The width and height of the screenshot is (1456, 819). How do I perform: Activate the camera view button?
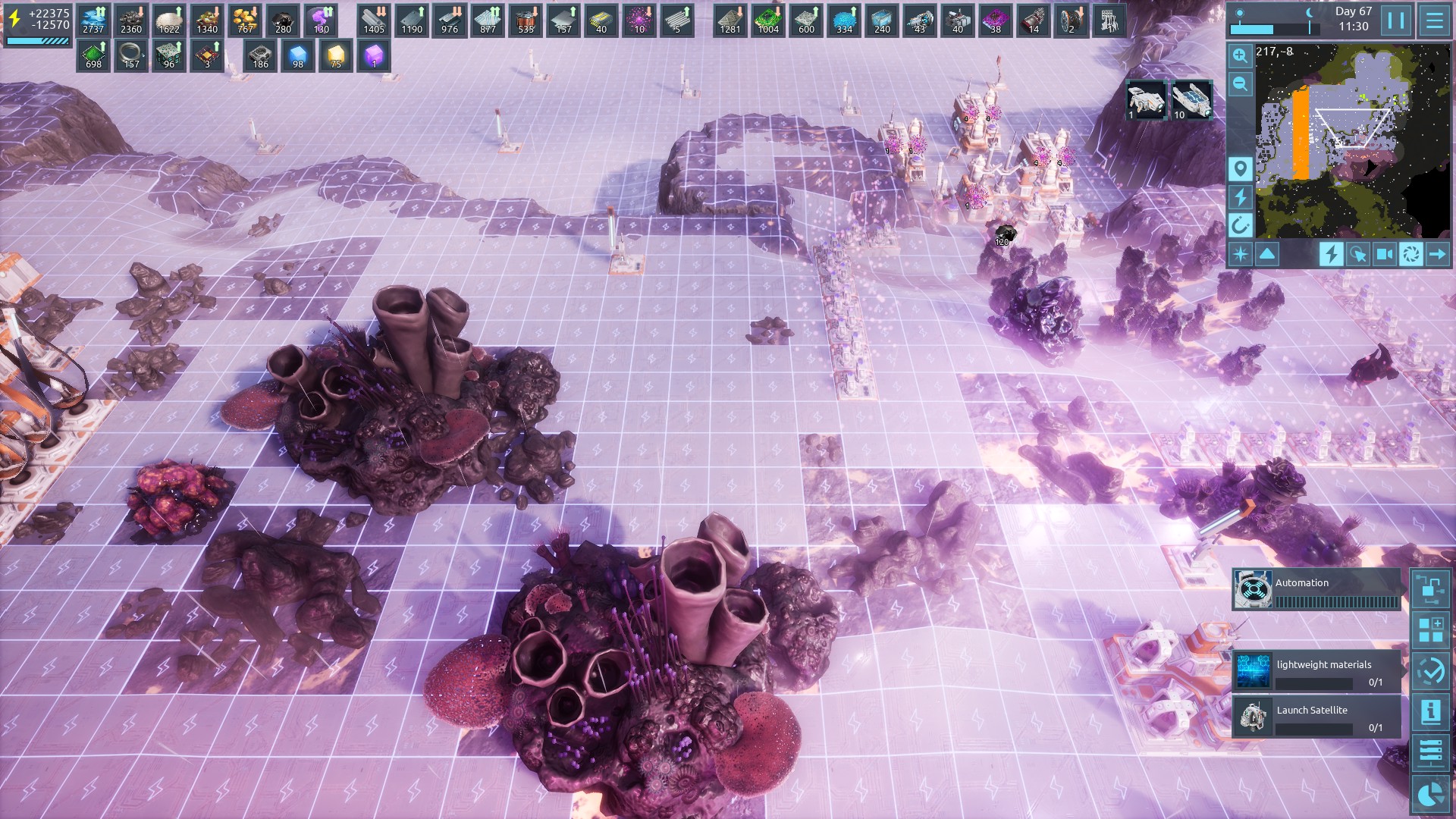pyautogui.click(x=1384, y=254)
